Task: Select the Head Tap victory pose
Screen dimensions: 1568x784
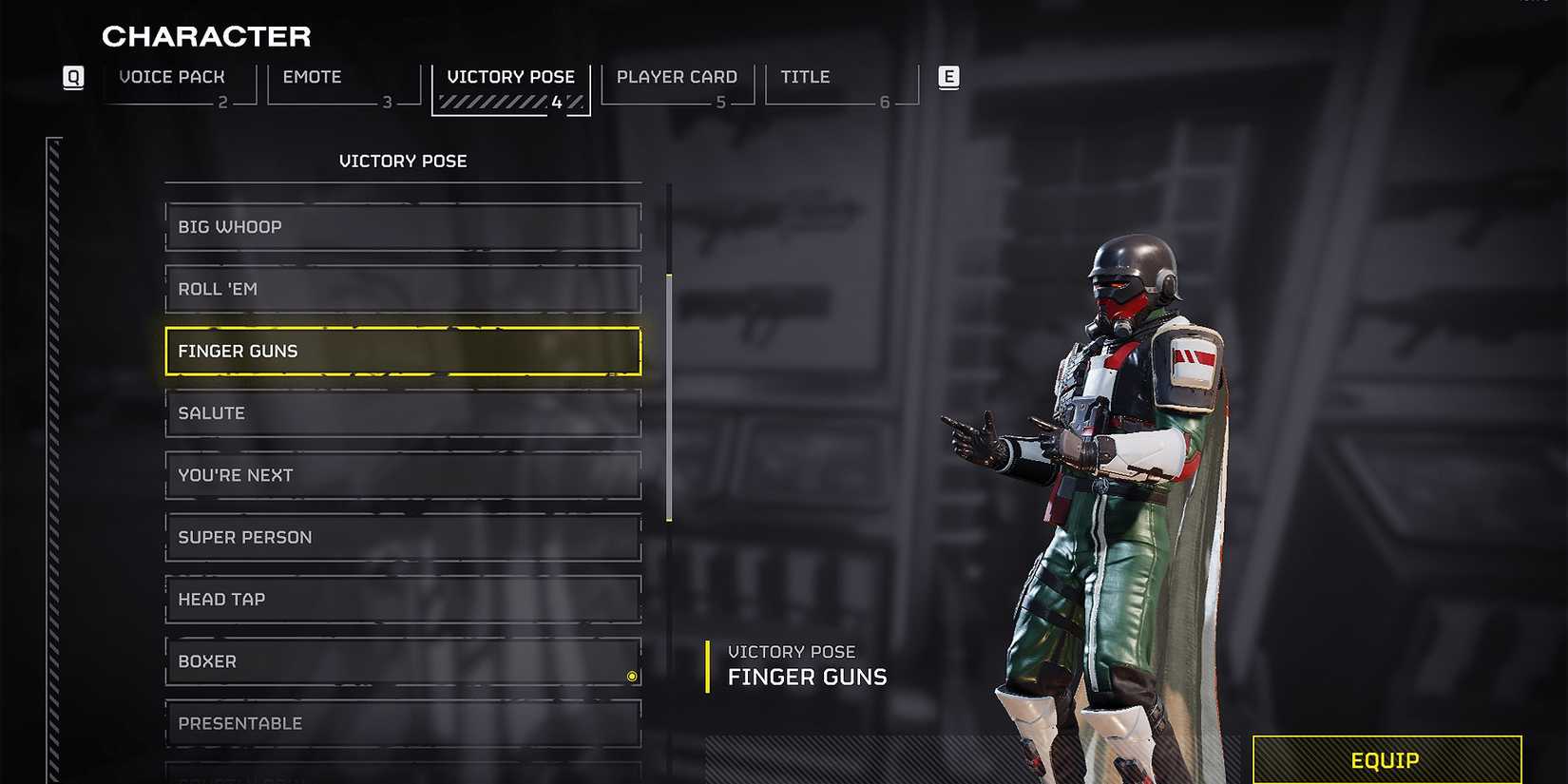Action: (403, 599)
